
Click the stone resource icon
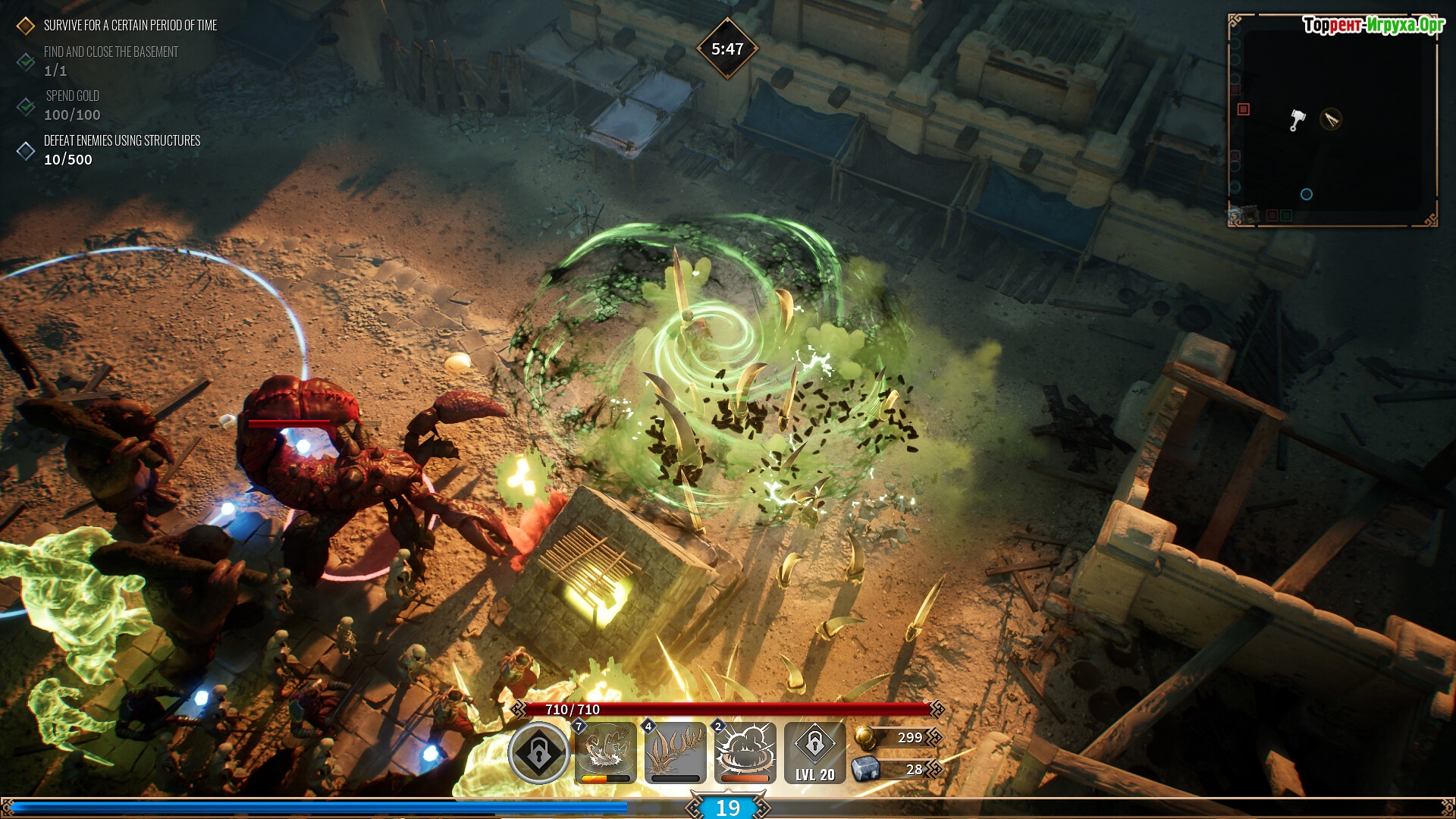click(x=864, y=770)
